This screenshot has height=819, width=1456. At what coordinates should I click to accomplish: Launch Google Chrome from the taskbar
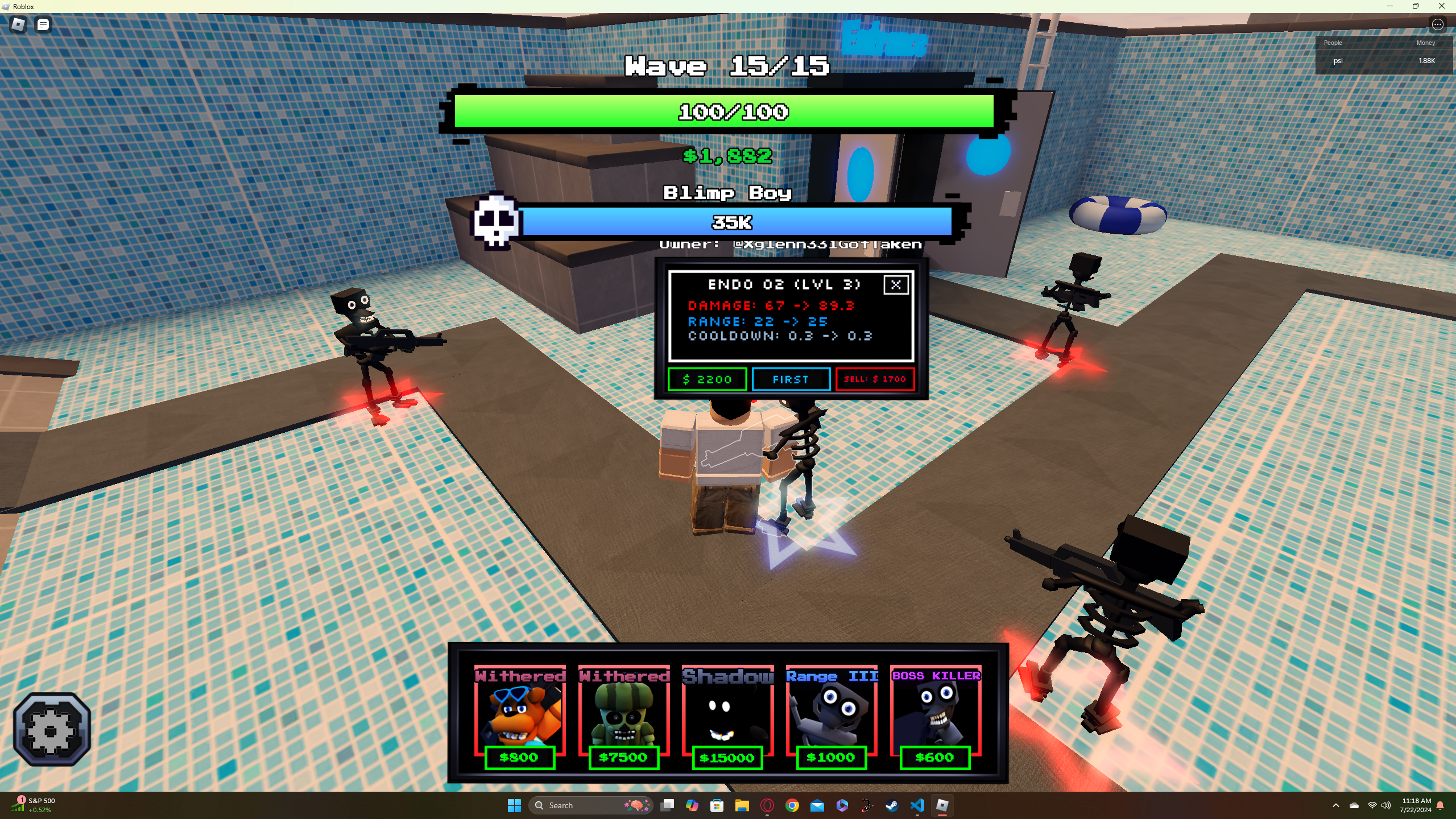click(791, 806)
